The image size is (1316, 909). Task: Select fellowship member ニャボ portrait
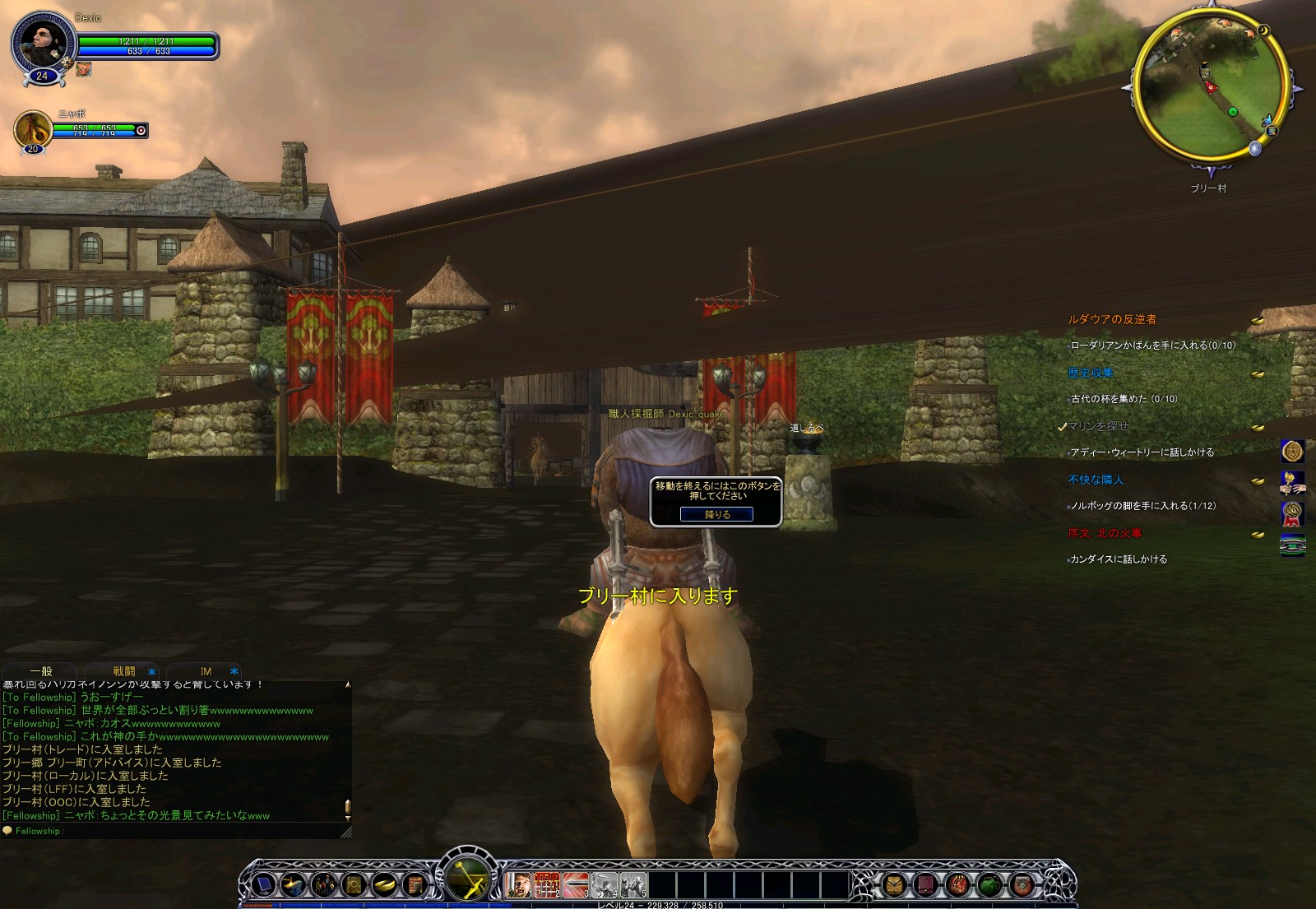coord(33,129)
